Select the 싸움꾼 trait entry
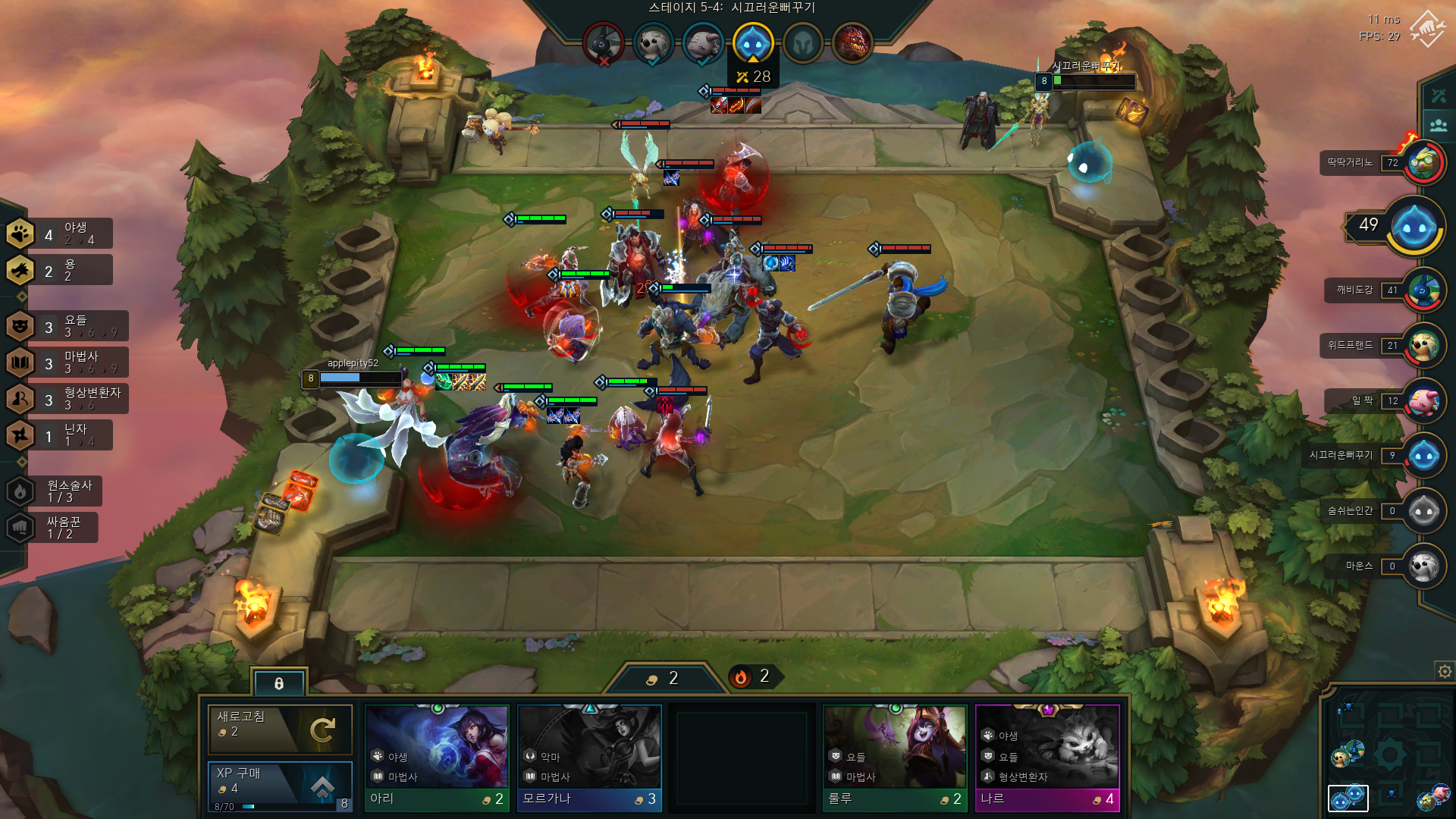The image size is (1456, 819). point(55,528)
